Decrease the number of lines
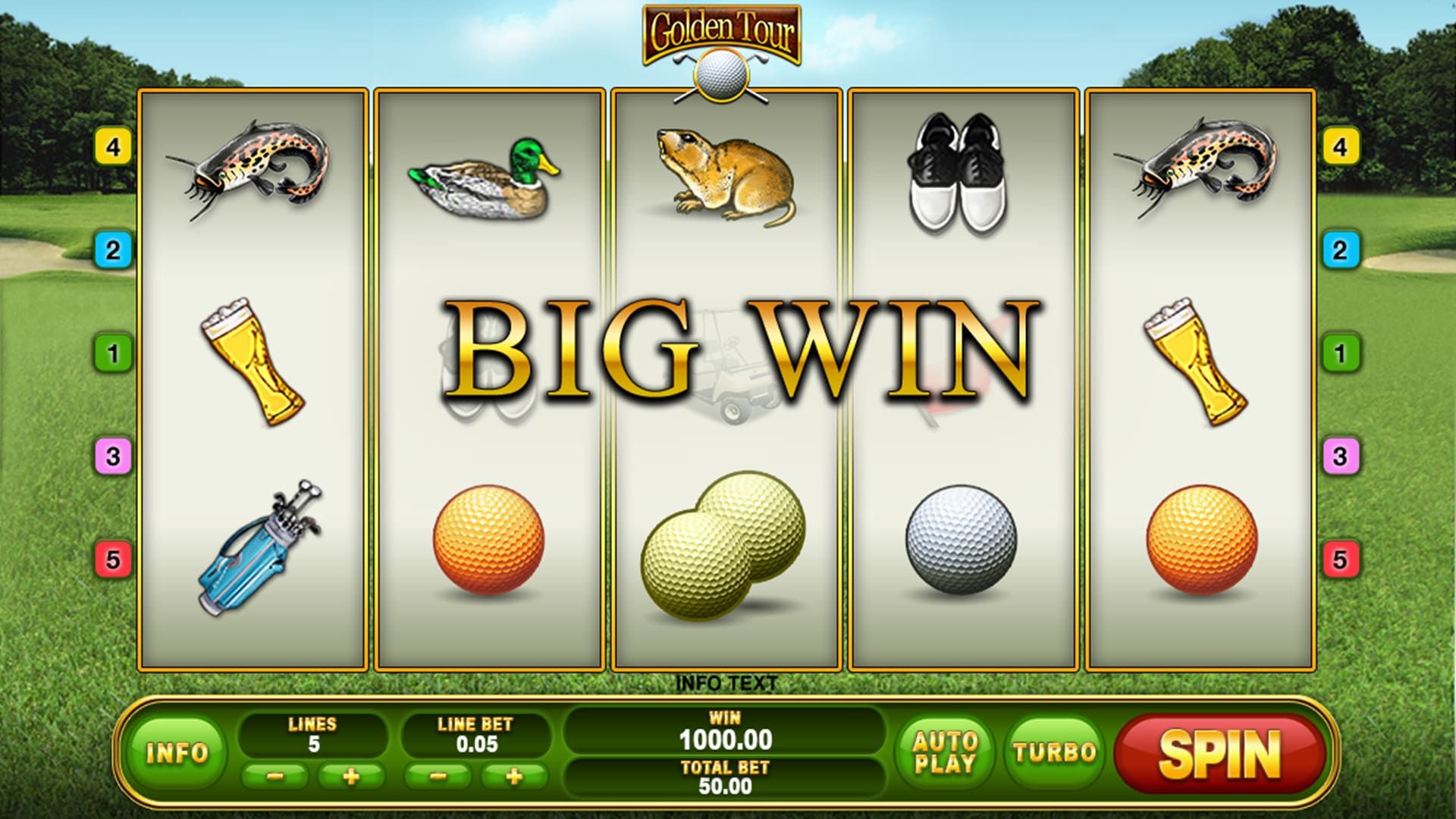Image resolution: width=1456 pixels, height=819 pixels. pos(275,777)
